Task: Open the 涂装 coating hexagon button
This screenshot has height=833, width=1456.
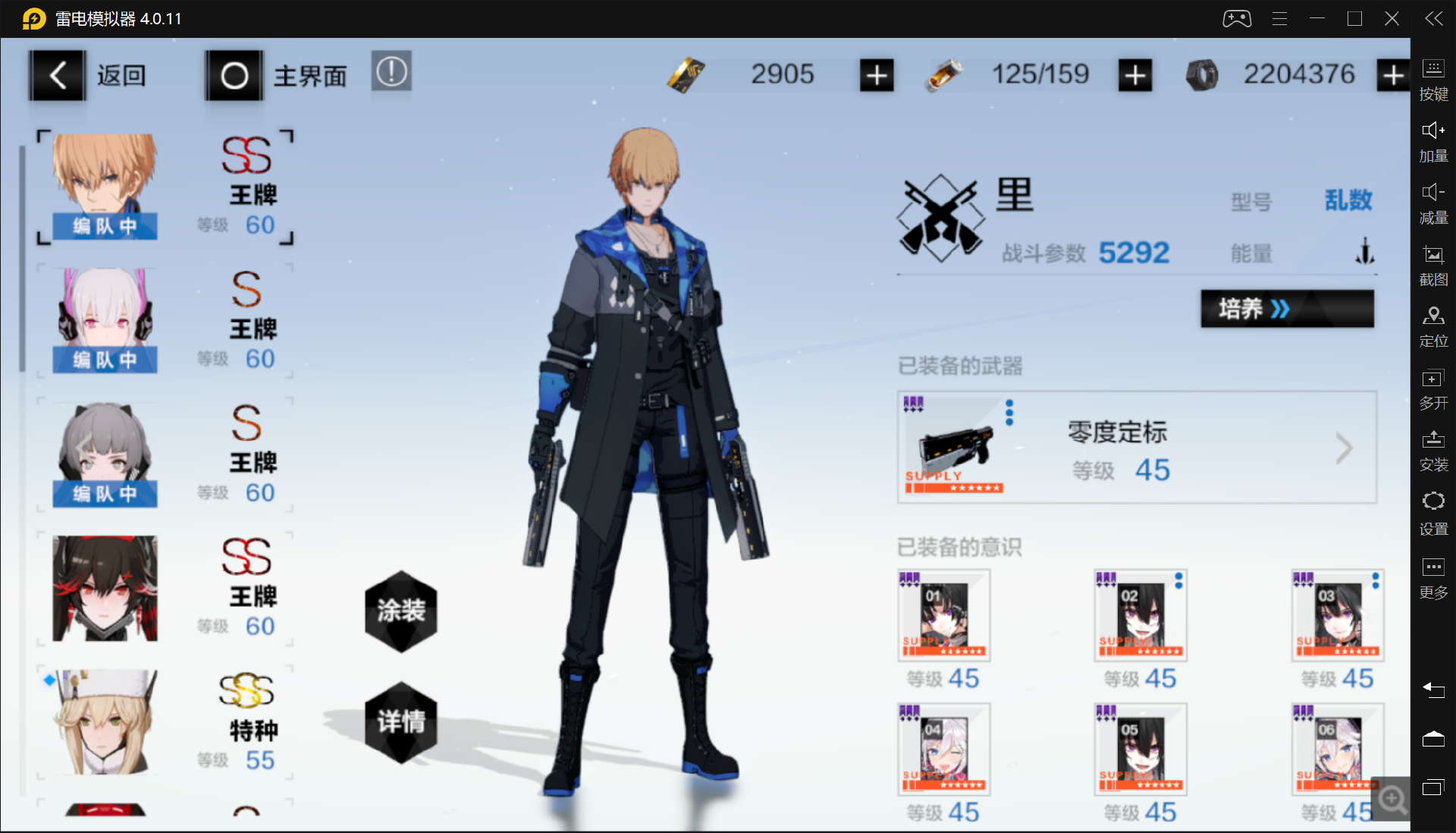Action: [x=401, y=611]
